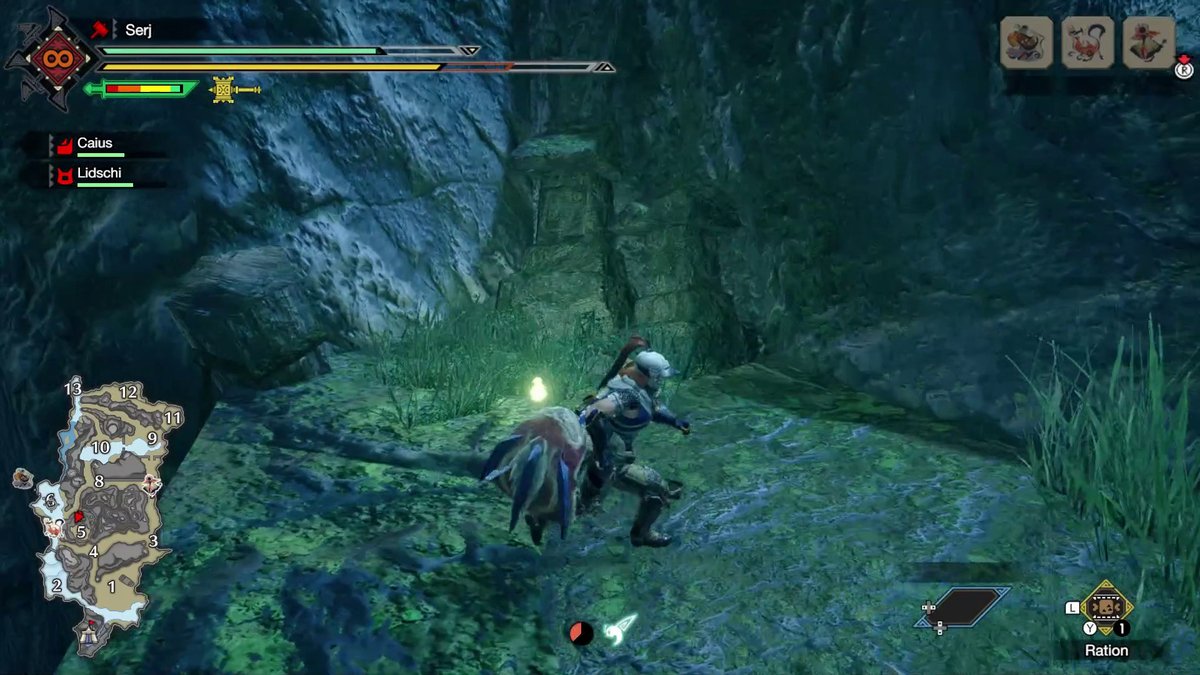This screenshot has width=1200, height=675.
Task: Click the anchor-shaped monster marker on minimap
Action: (x=152, y=485)
